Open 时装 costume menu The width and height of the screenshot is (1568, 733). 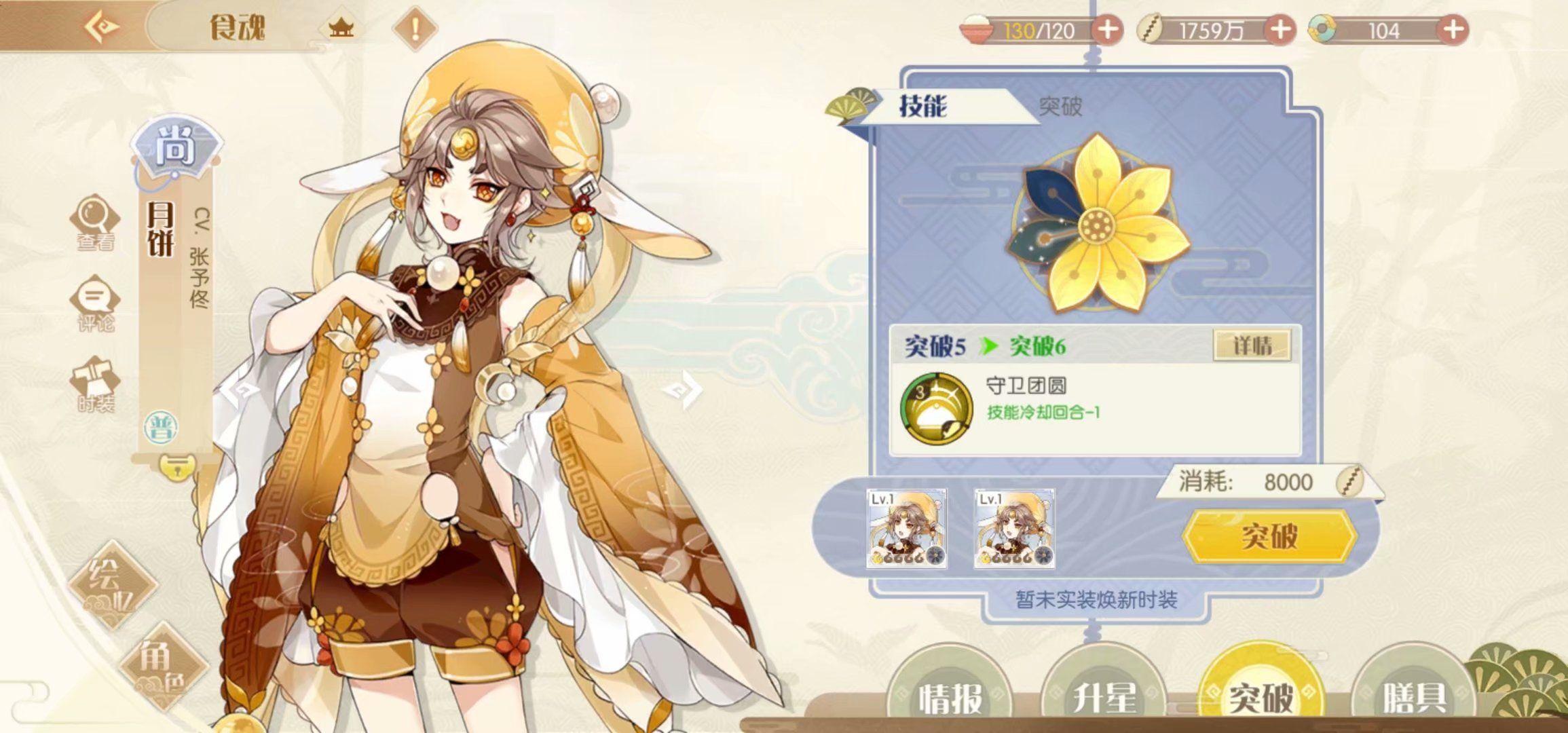95,385
